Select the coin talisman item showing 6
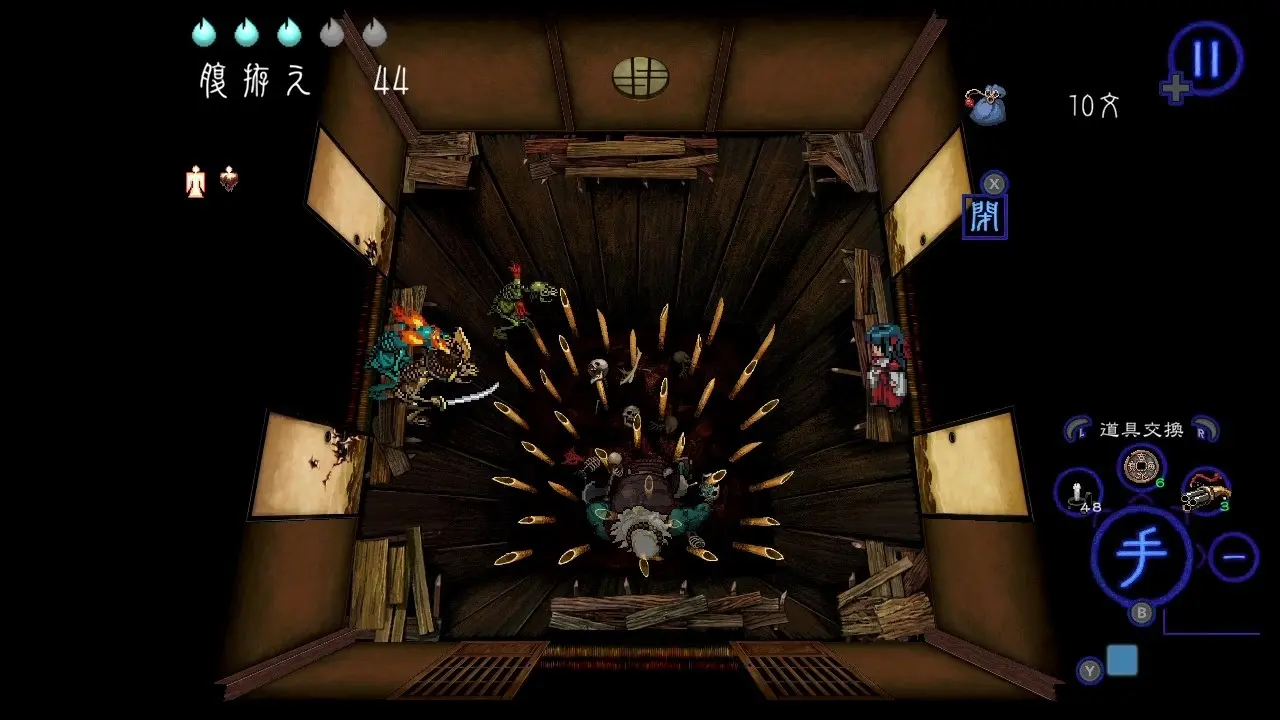 point(1140,466)
